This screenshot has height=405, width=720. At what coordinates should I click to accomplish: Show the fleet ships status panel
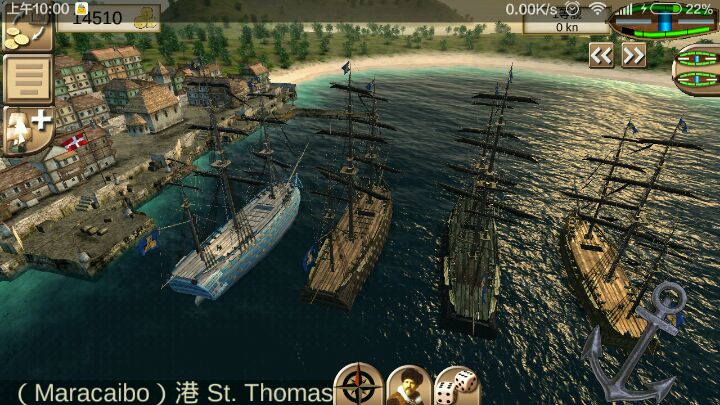click(x=699, y=70)
